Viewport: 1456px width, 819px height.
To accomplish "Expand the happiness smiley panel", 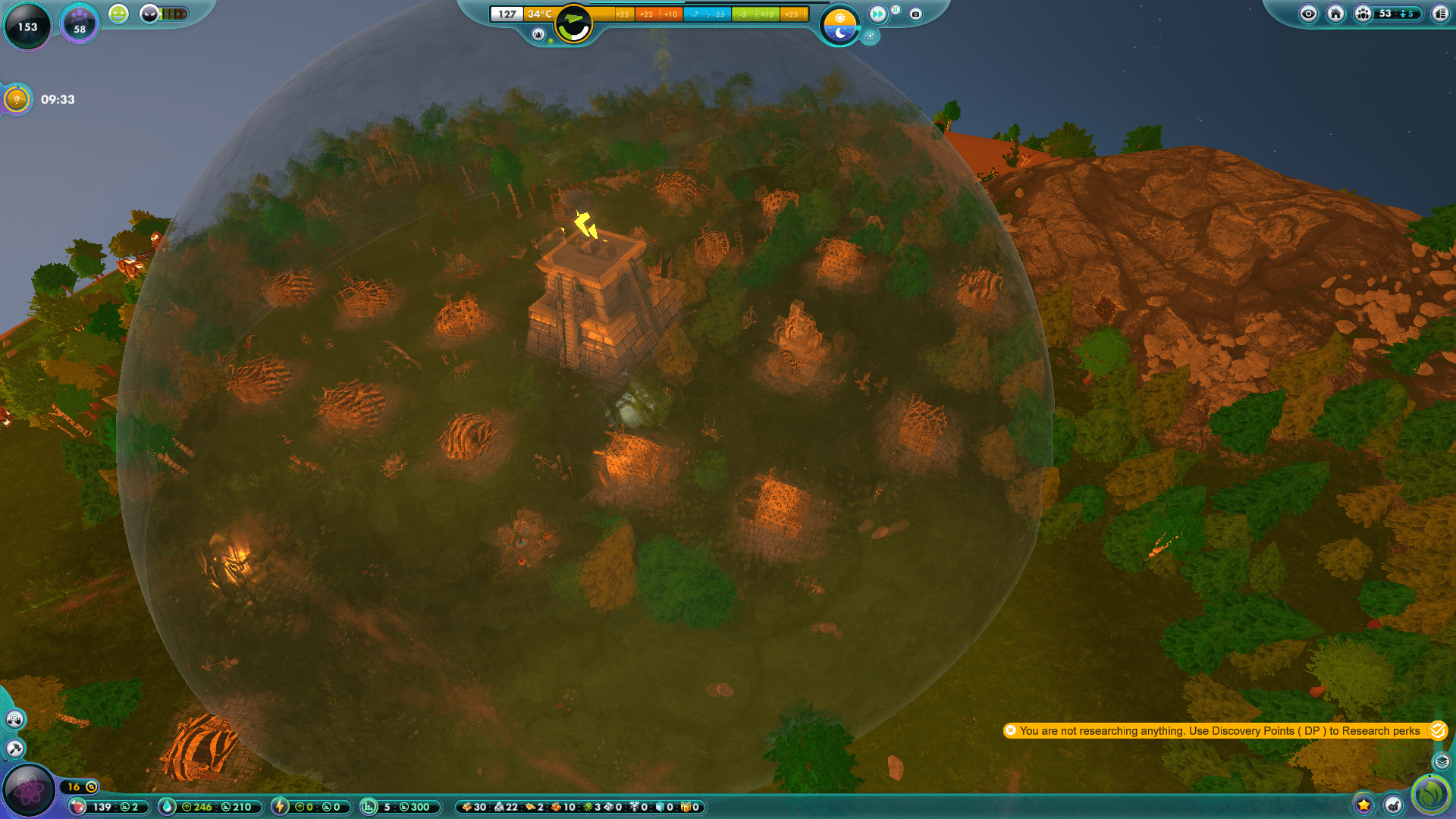I will pos(118,14).
